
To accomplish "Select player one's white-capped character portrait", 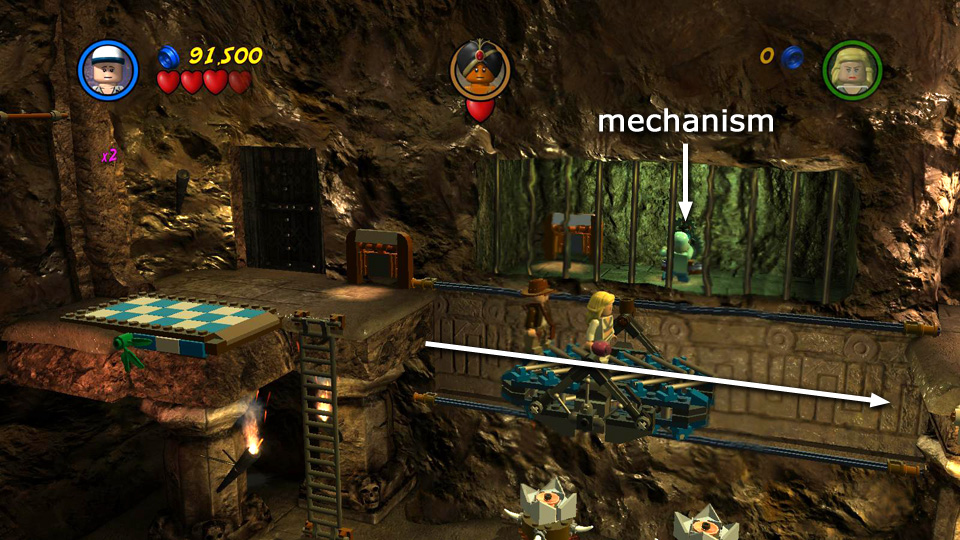I will point(108,69).
